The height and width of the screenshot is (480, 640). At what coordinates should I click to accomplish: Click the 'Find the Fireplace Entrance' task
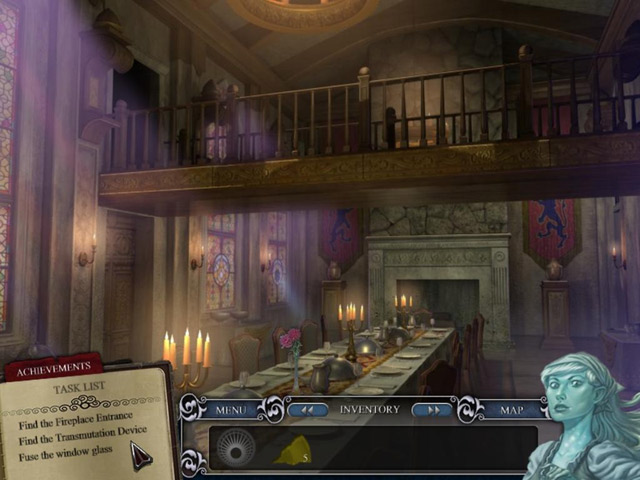tap(75, 423)
